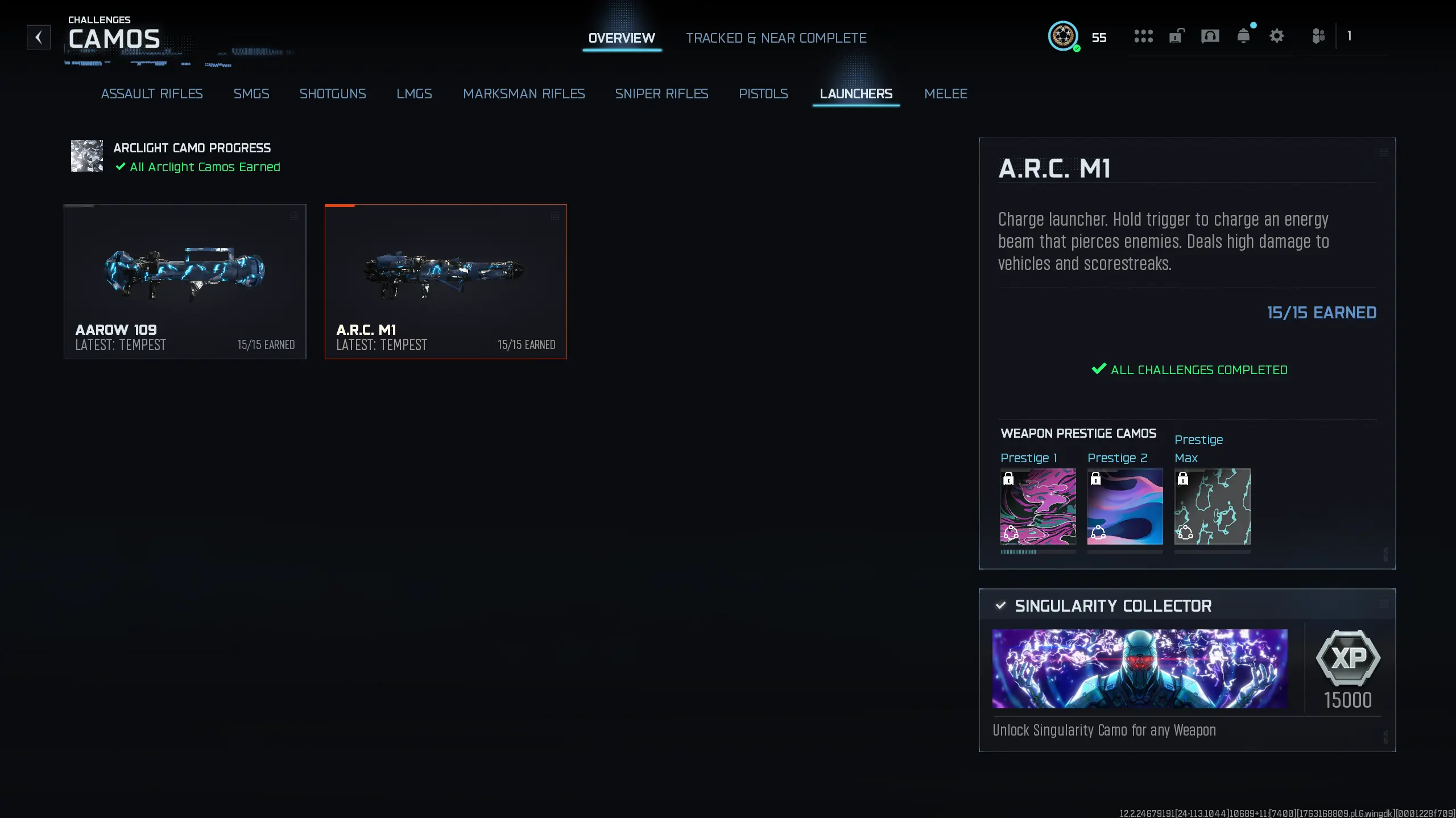Open the hexagon grid apps menu
This screenshot has width=1456, height=818.
(x=1143, y=36)
